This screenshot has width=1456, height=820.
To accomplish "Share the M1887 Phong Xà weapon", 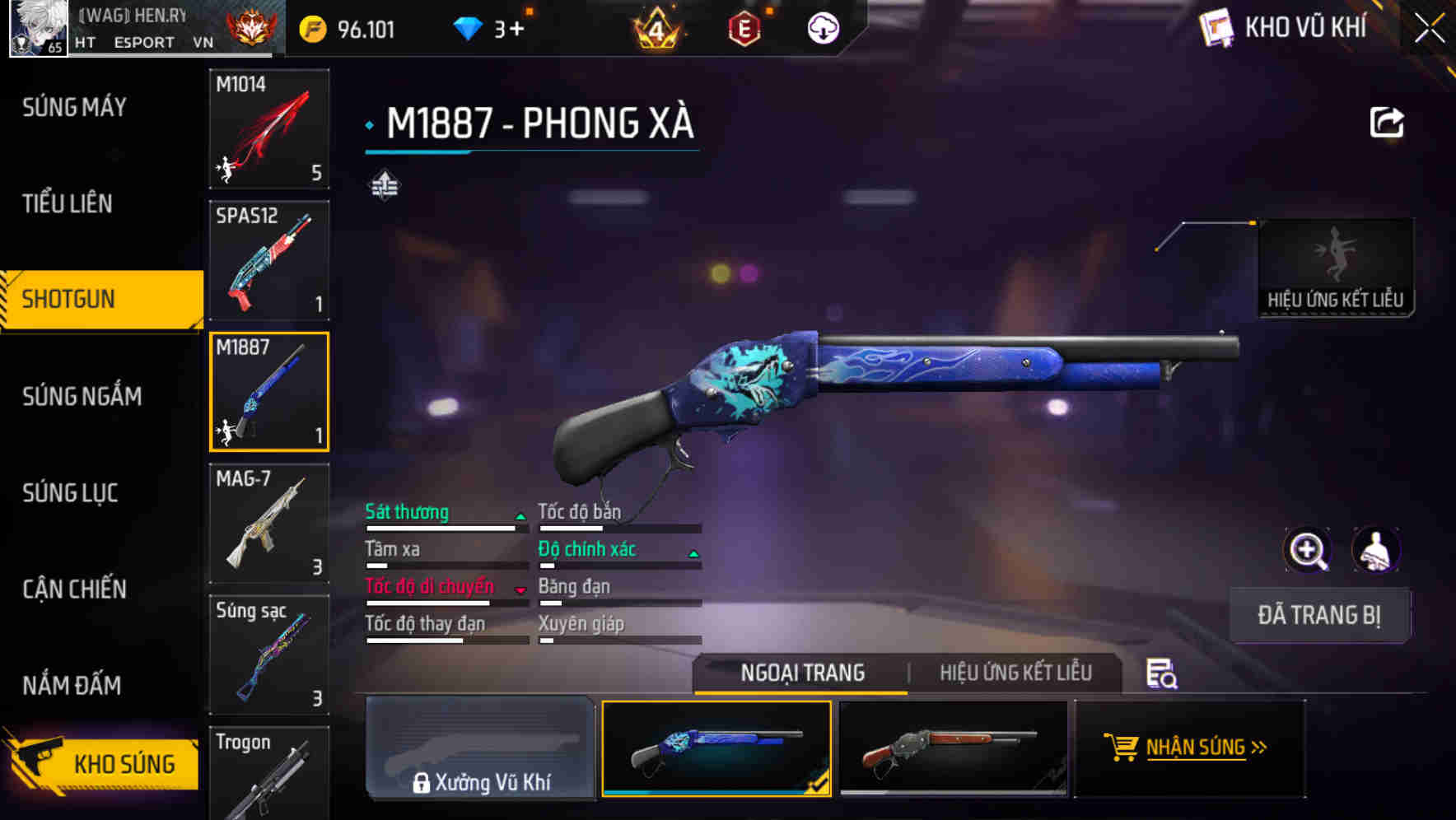I will pos(1388,121).
